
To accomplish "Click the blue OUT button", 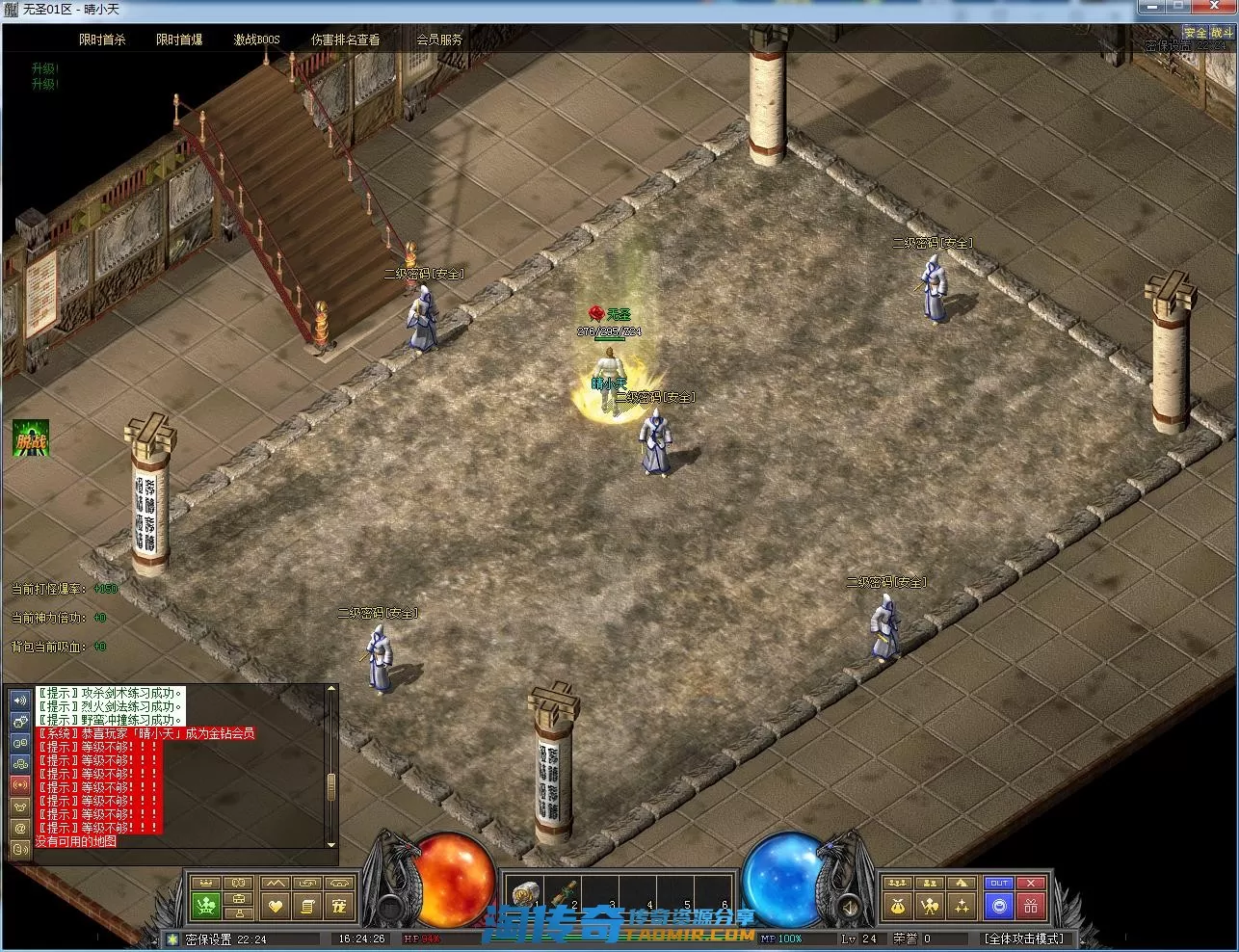I will tap(999, 883).
